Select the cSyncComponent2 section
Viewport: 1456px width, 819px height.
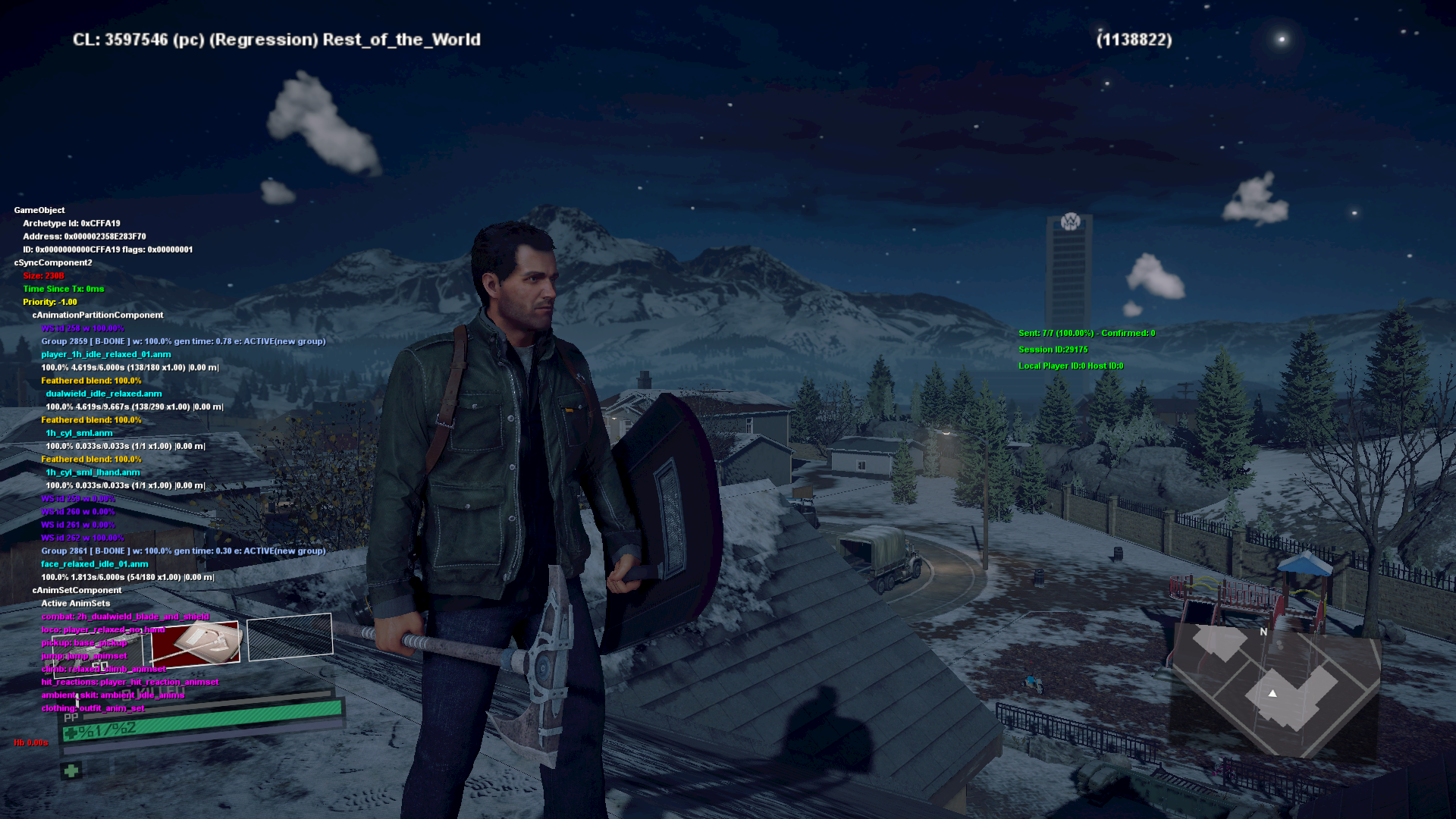pos(52,262)
